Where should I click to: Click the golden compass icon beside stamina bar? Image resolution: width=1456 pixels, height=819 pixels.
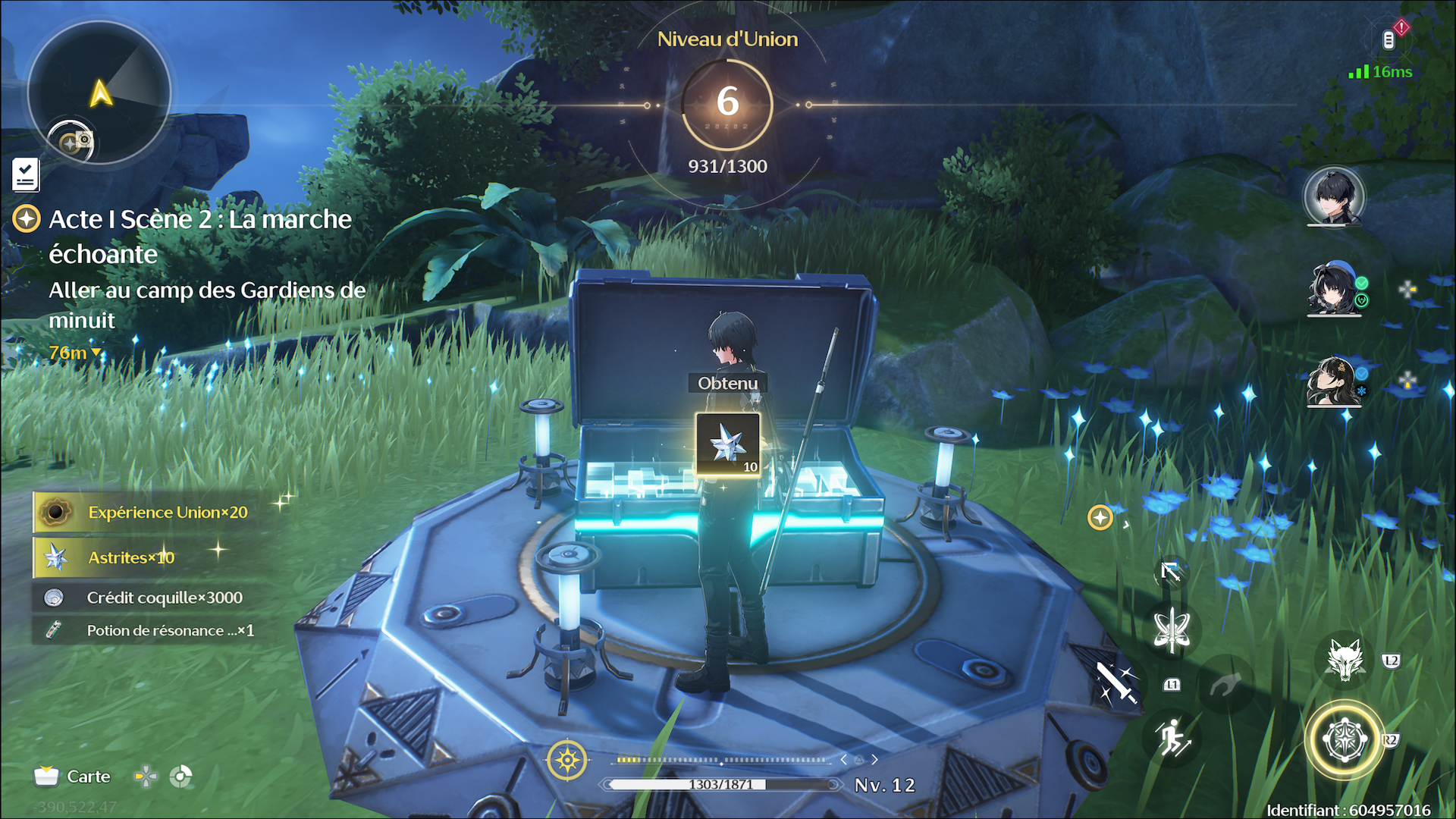click(x=566, y=760)
